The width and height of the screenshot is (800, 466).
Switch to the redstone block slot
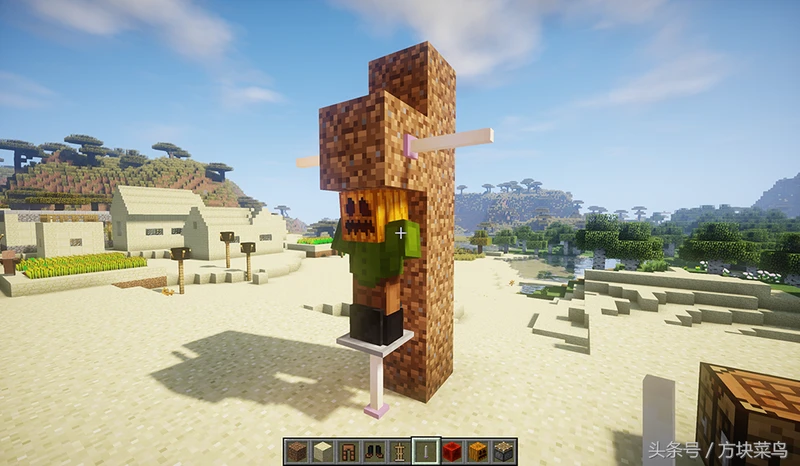(452, 452)
